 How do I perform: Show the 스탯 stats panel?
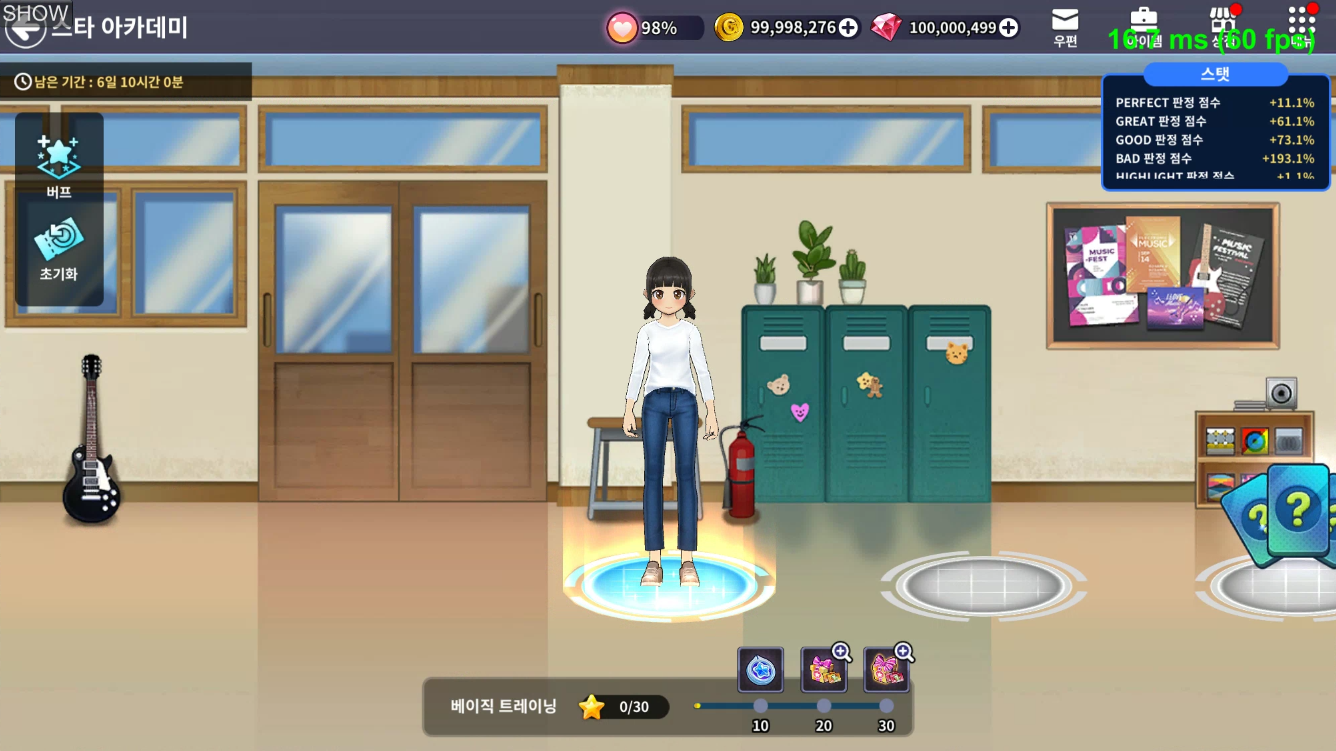(x=1215, y=75)
